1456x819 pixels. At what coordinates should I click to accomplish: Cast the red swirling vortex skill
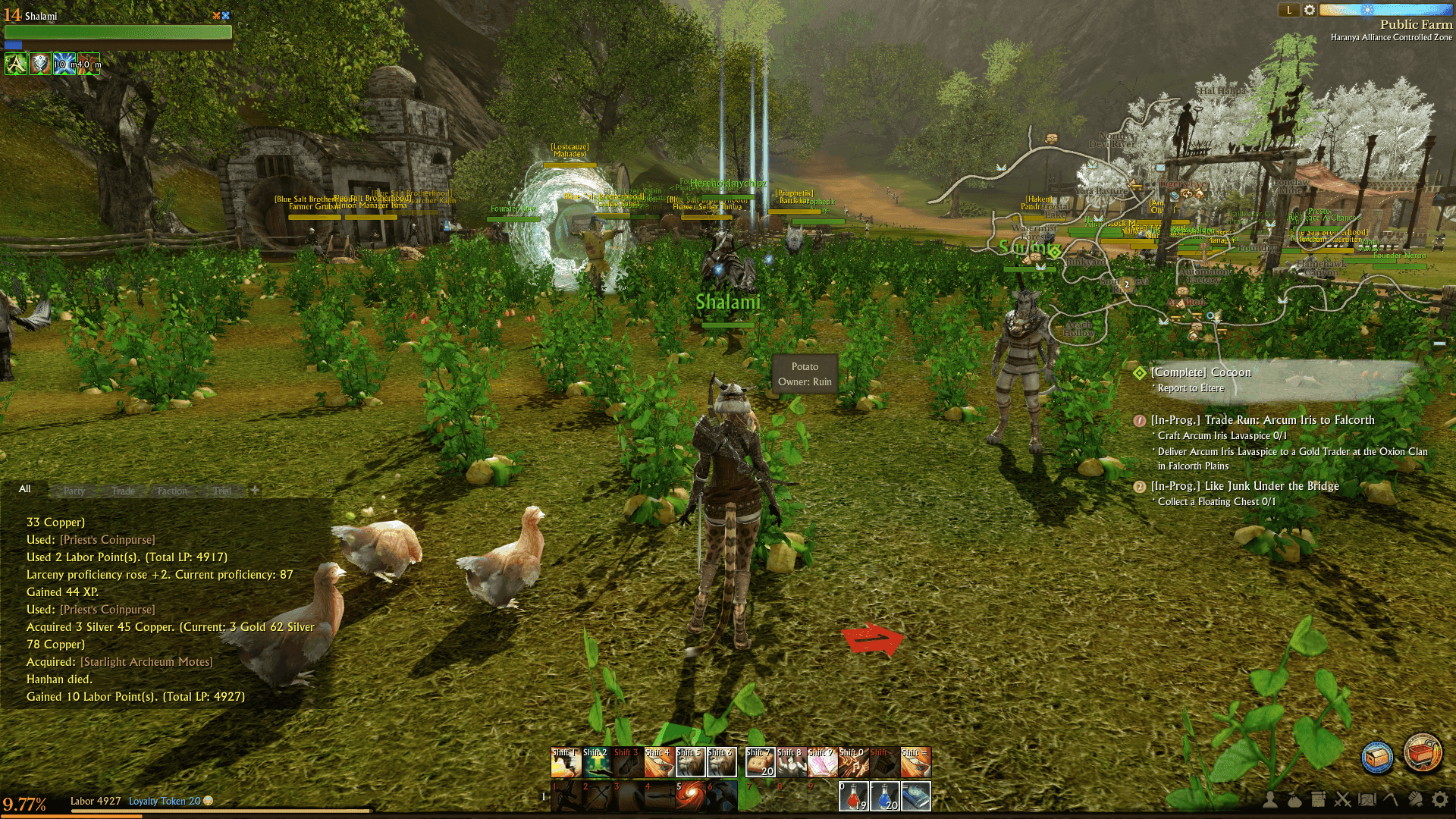point(690,796)
